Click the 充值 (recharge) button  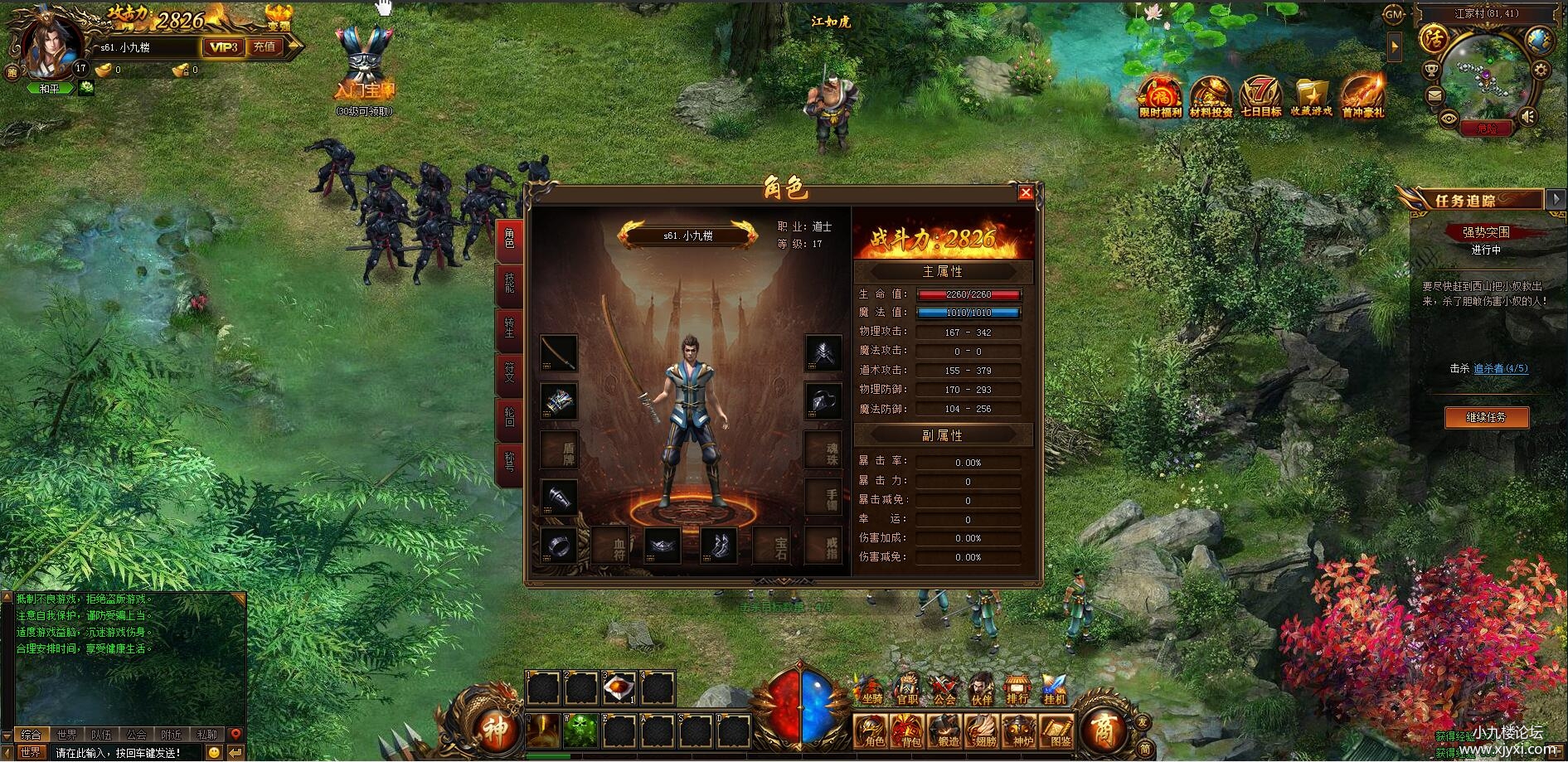[263, 47]
